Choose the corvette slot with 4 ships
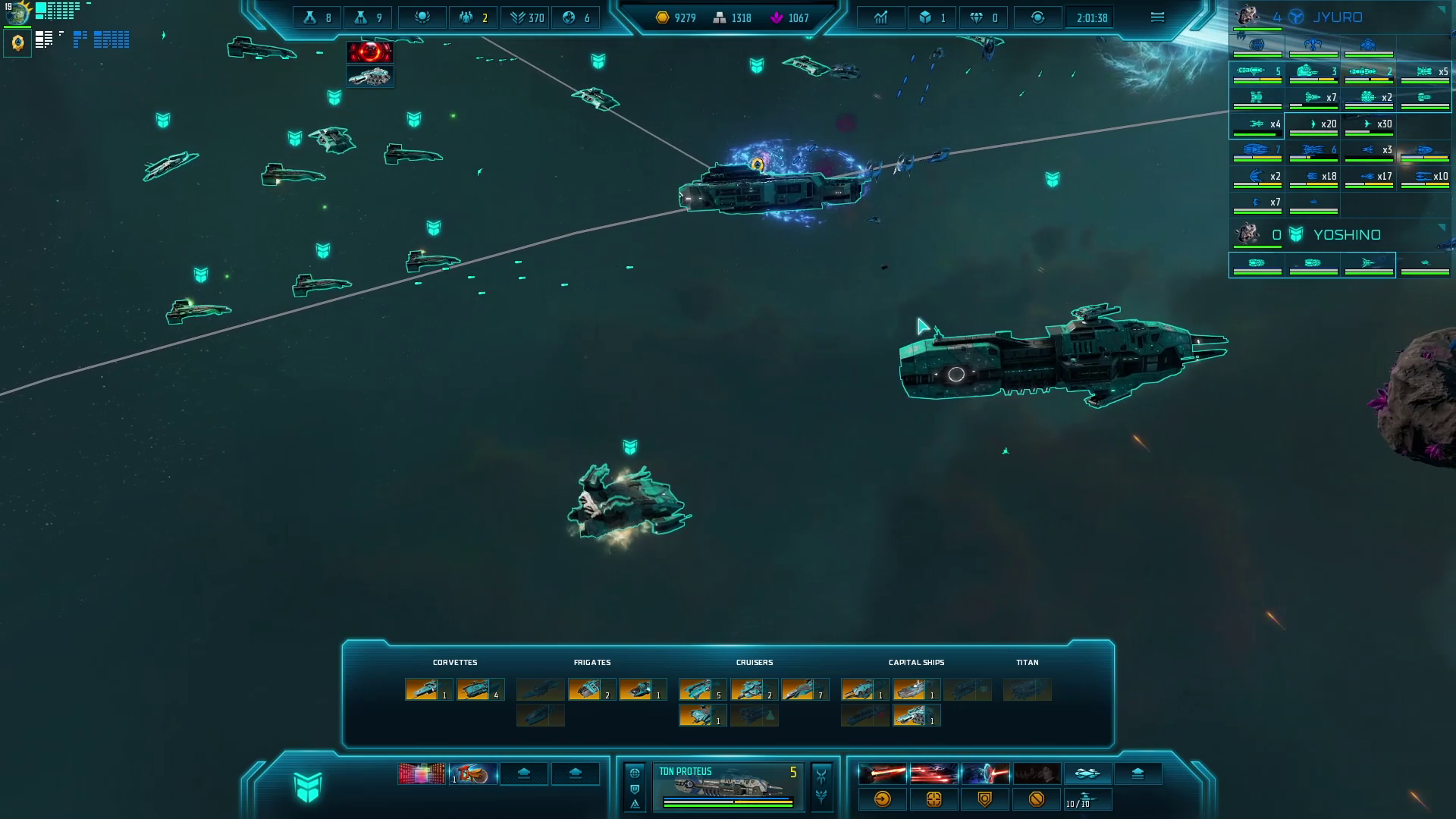Image resolution: width=1456 pixels, height=819 pixels. click(x=480, y=689)
